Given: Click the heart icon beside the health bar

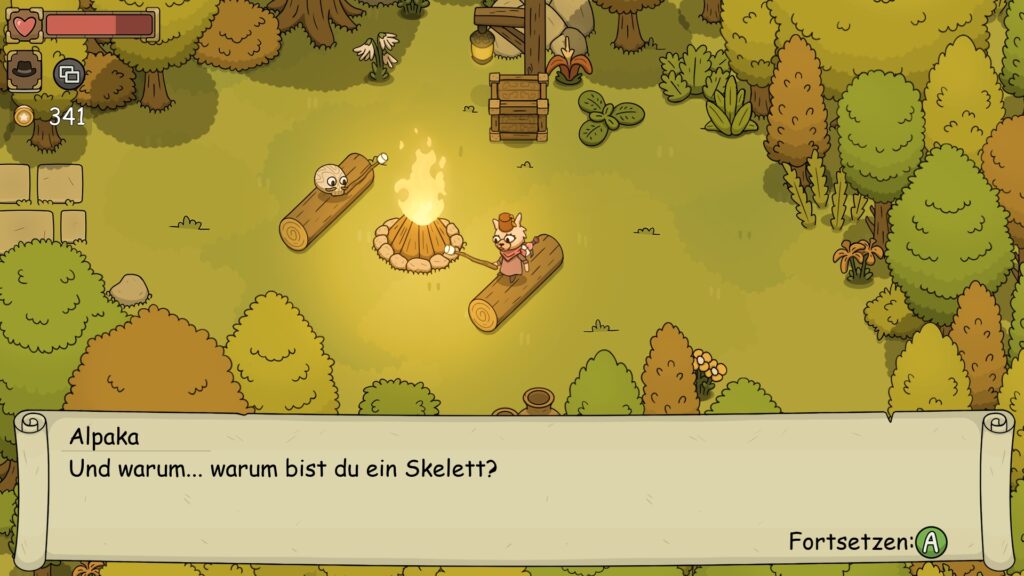Looking at the screenshot, I should coord(24,25).
